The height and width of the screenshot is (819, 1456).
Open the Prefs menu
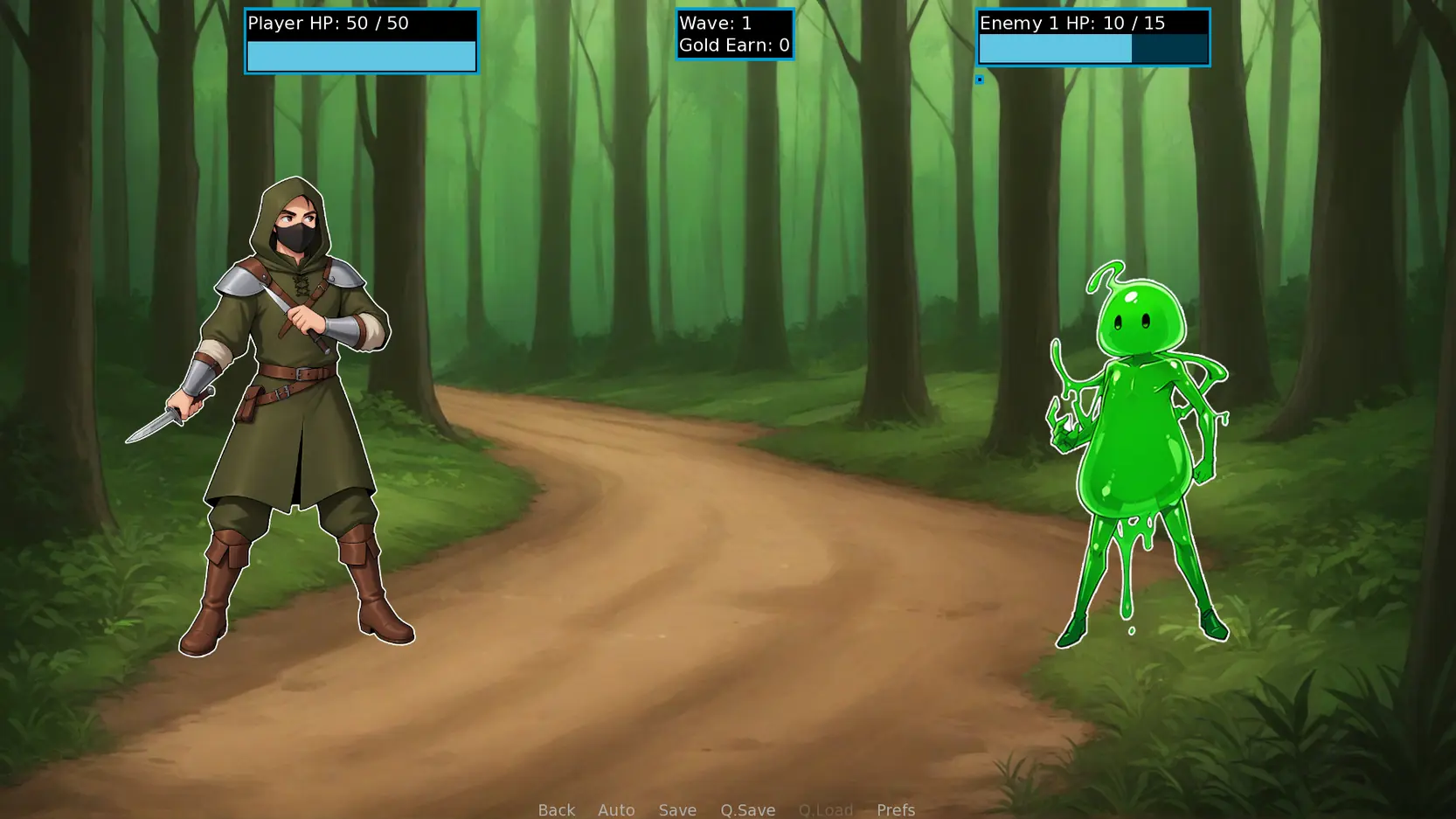895,809
